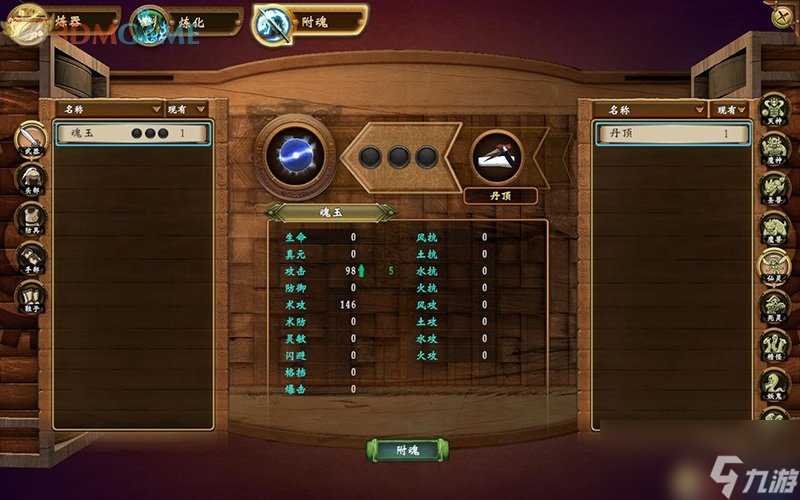The height and width of the screenshot is (500, 800).
Task: Open the 炼化 tab
Action: coord(187,19)
